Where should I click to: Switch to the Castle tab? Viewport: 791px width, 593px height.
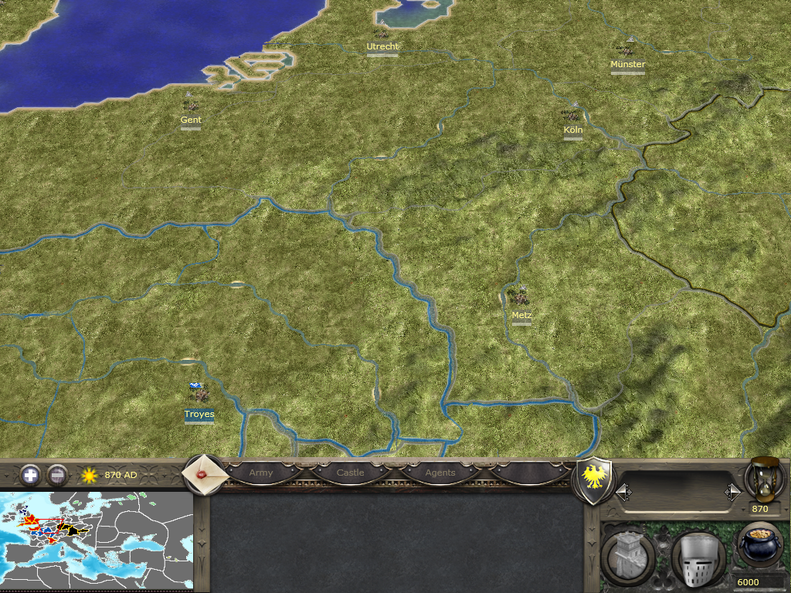coord(350,473)
